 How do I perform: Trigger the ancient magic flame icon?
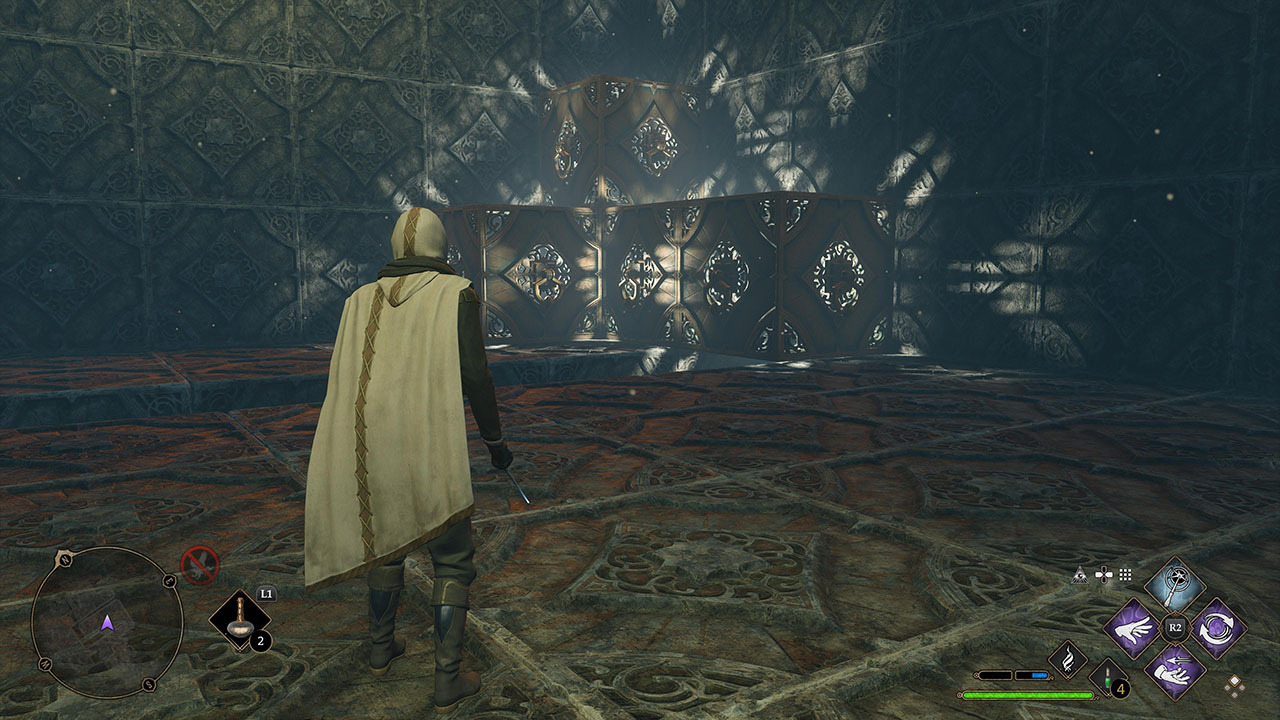coord(1067,660)
